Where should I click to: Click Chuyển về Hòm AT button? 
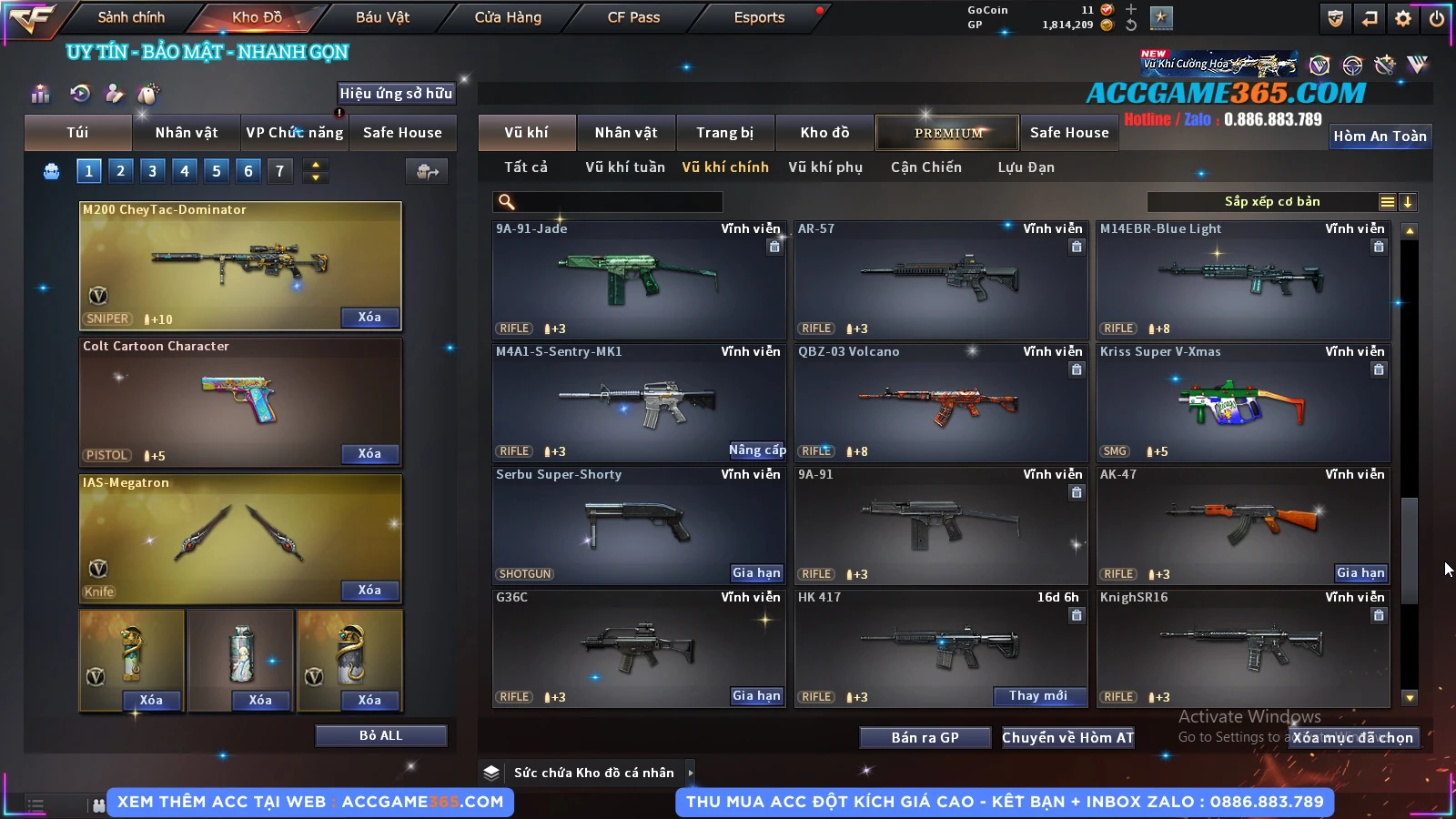(x=1067, y=737)
